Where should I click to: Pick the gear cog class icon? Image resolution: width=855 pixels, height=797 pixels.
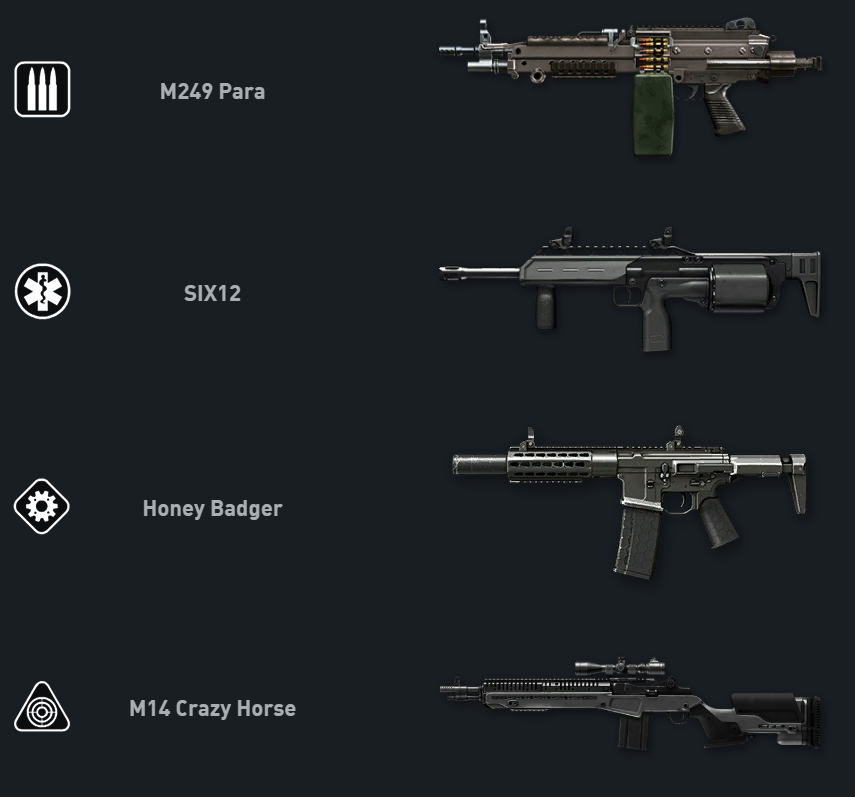(42, 507)
